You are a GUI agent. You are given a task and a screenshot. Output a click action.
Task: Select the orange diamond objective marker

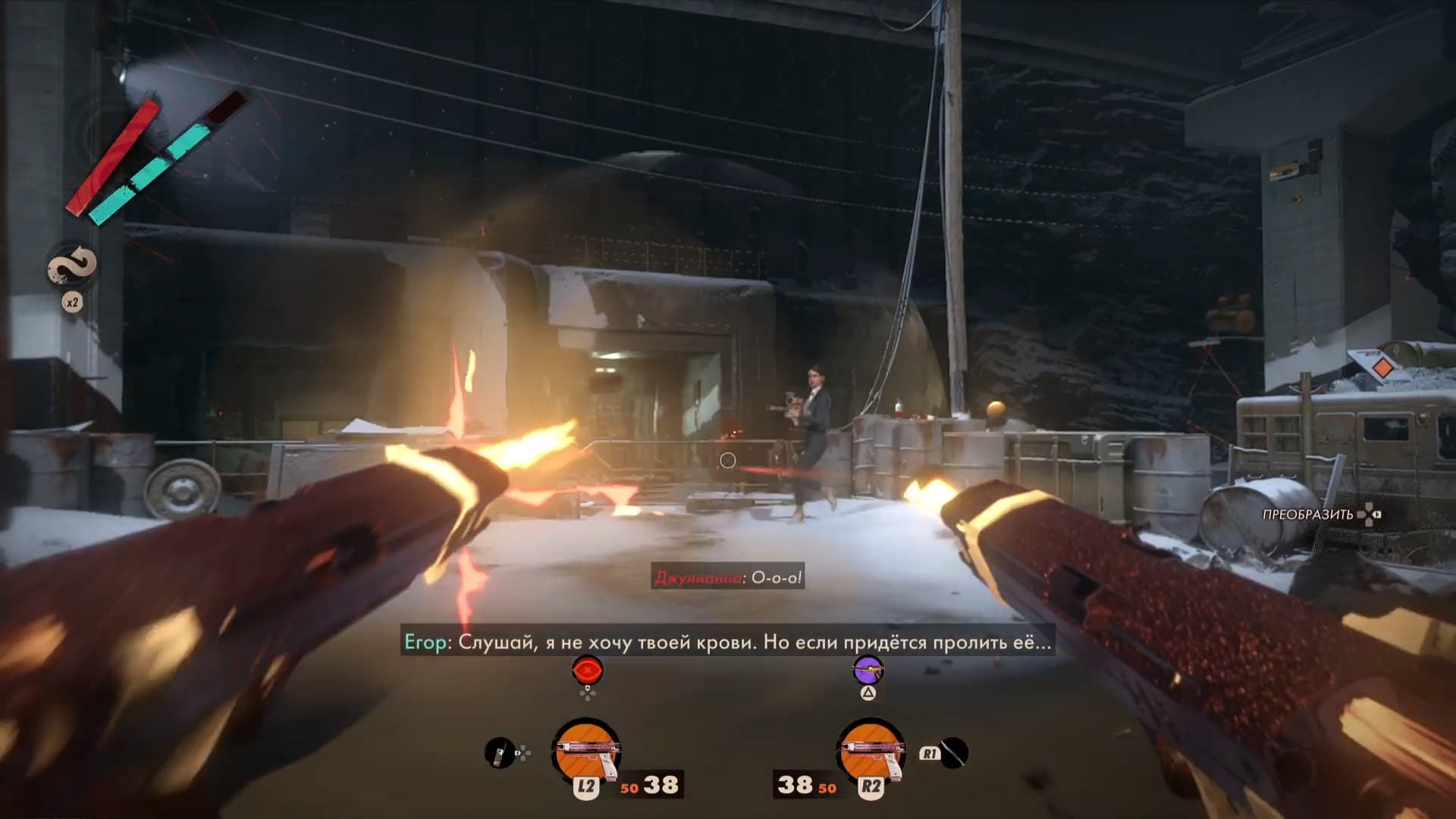point(1382,369)
